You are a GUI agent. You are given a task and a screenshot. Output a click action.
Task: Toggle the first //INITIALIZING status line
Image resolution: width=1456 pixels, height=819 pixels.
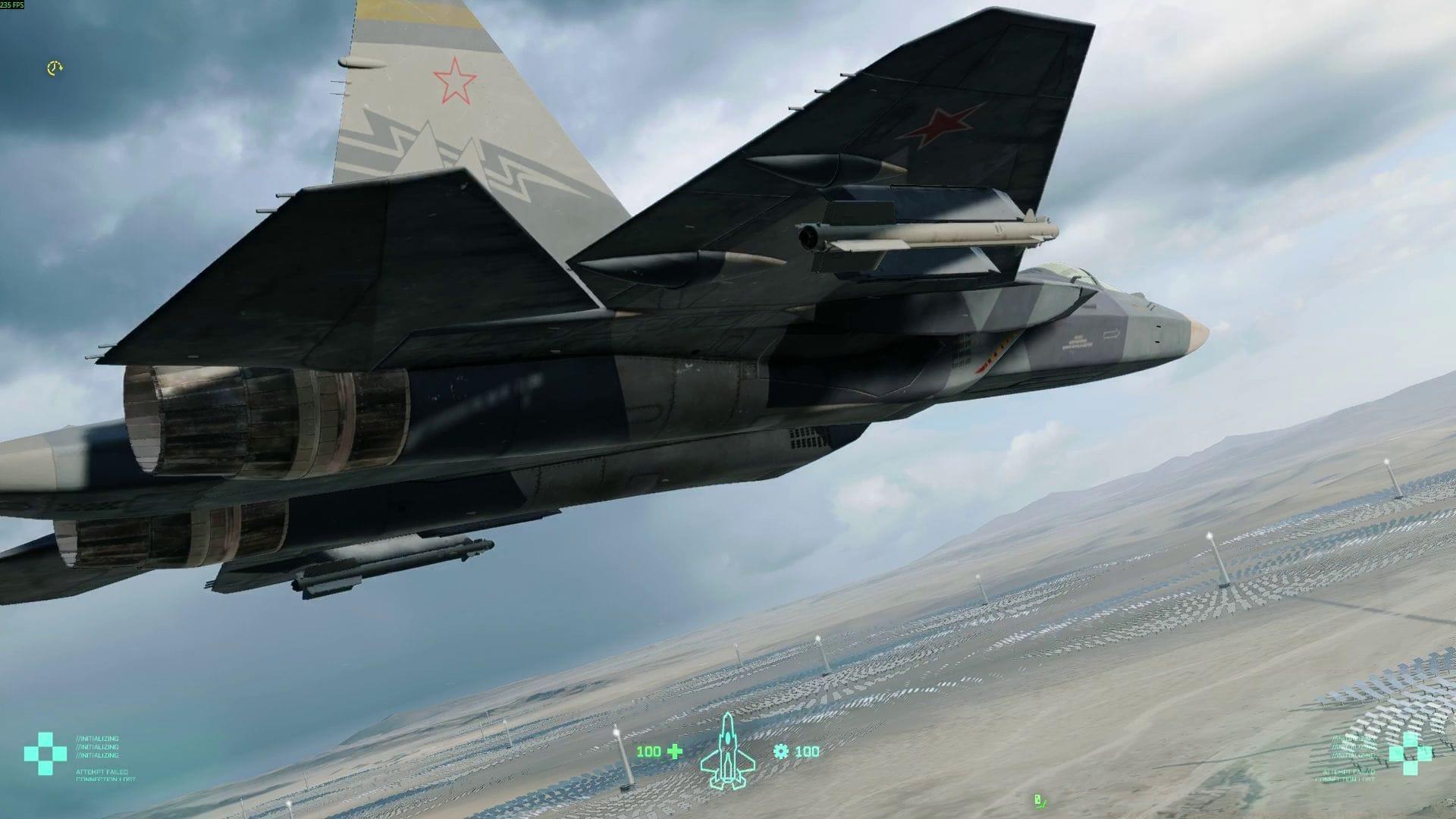pos(98,739)
